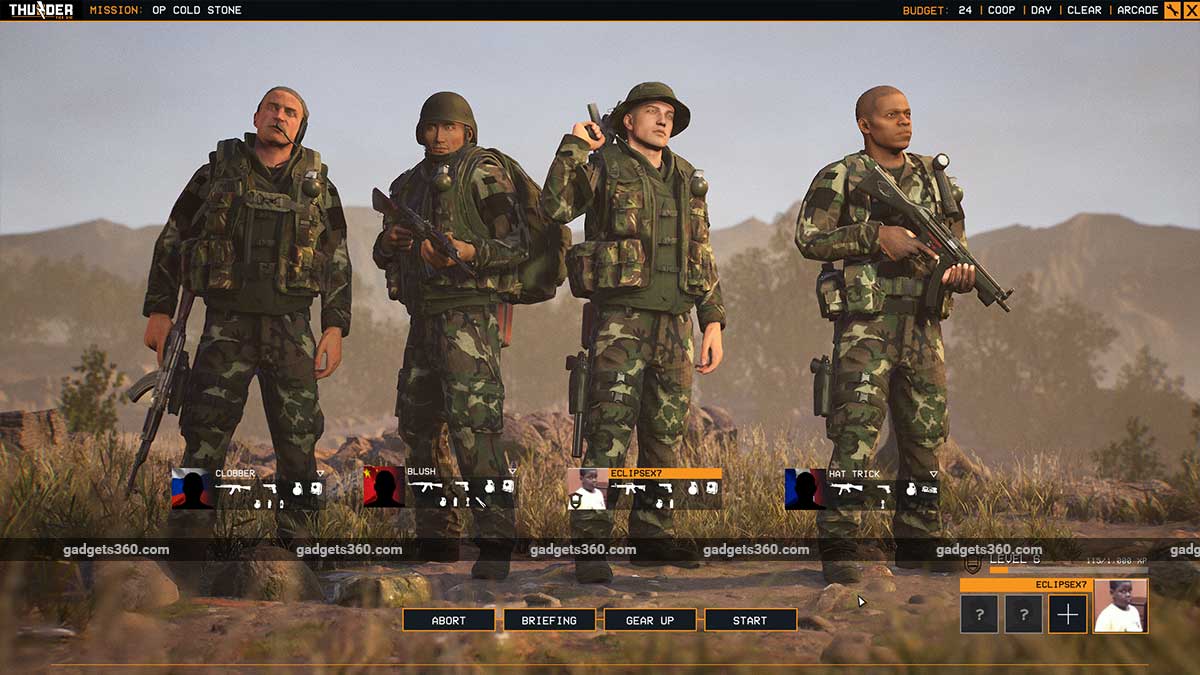Start the Op Cold Stone mission
Screen dimensions: 1200x675
click(750, 620)
